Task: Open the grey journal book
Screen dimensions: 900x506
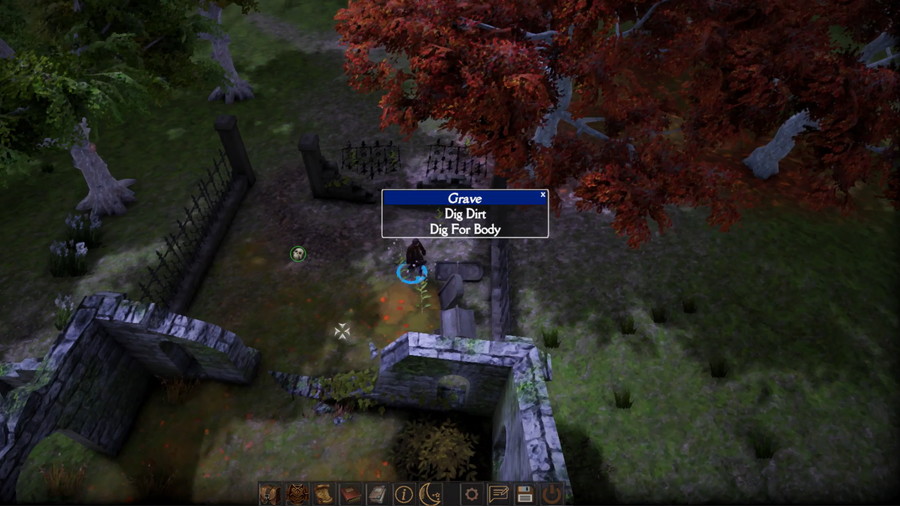Action: [377, 493]
